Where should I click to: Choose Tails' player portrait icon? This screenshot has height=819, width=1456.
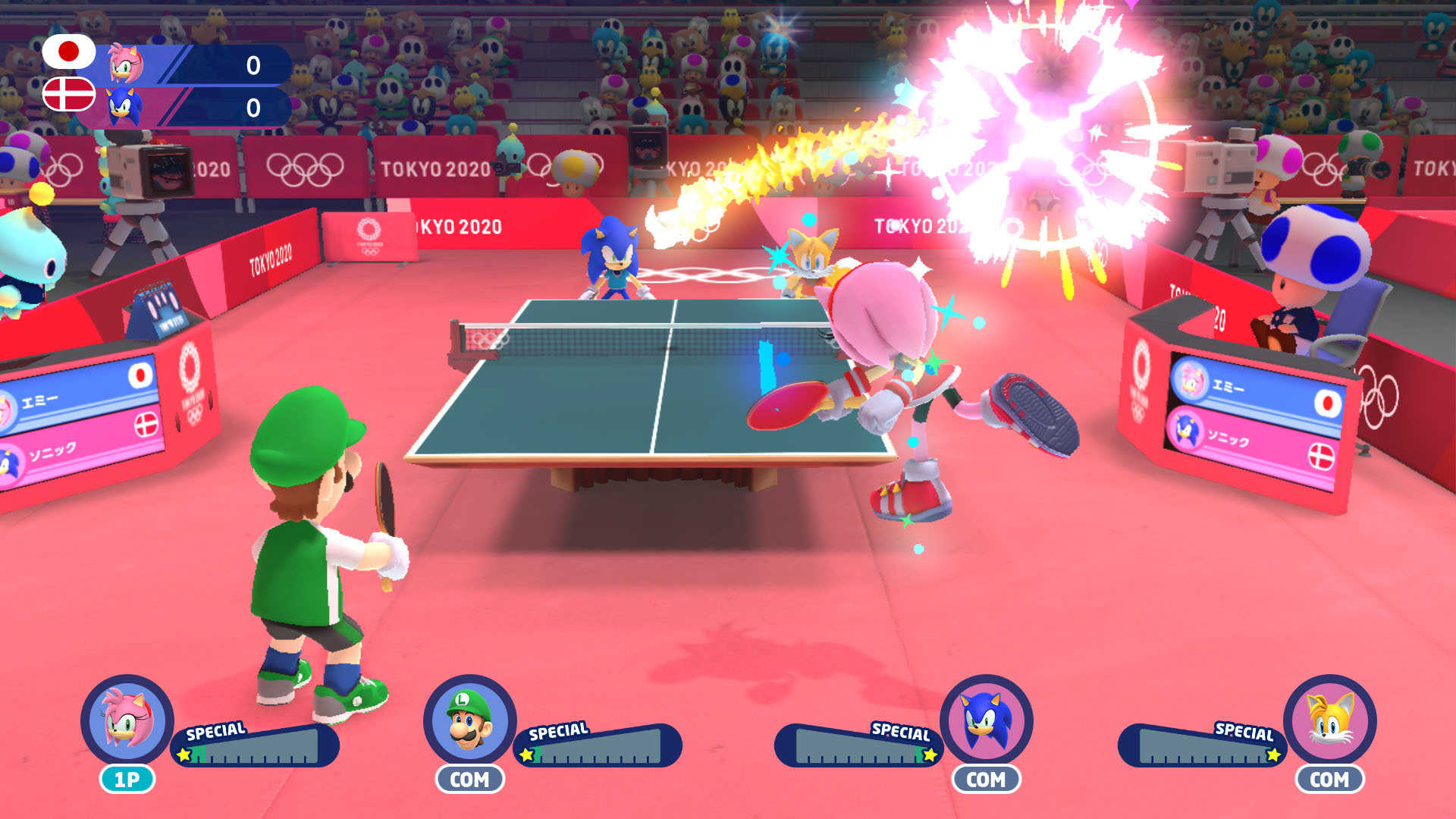(1330, 720)
